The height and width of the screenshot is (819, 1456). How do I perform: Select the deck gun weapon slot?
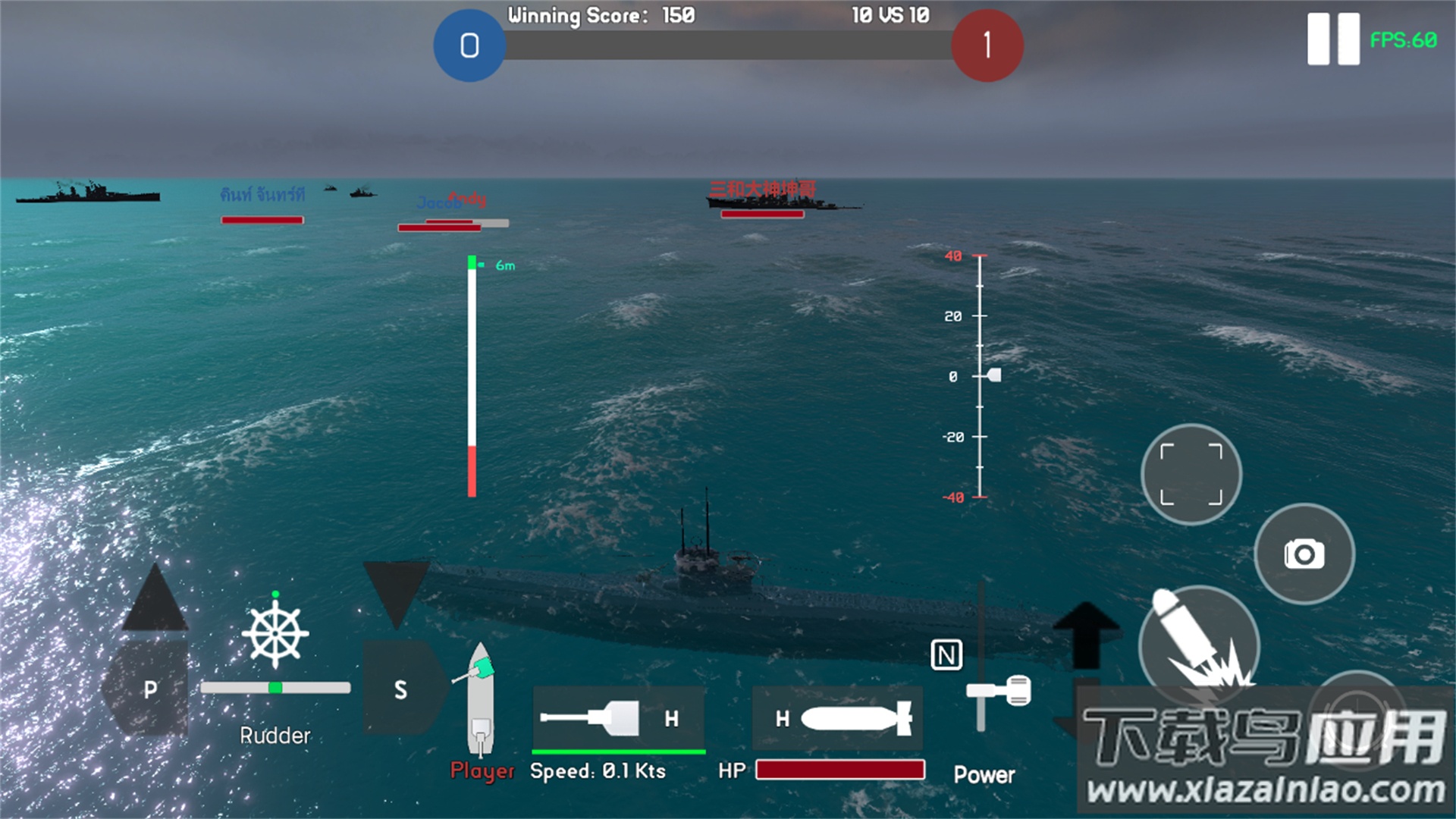coord(618,718)
